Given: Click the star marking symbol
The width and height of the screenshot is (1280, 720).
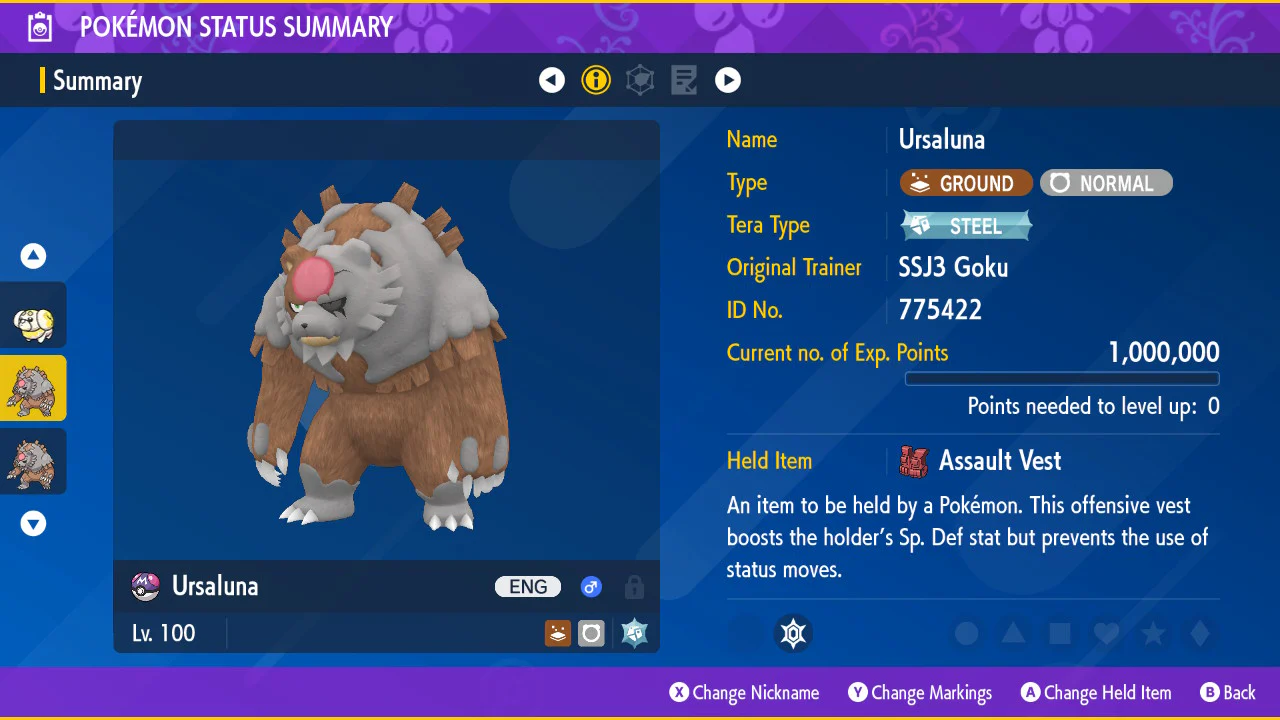Looking at the screenshot, I should click(1153, 633).
